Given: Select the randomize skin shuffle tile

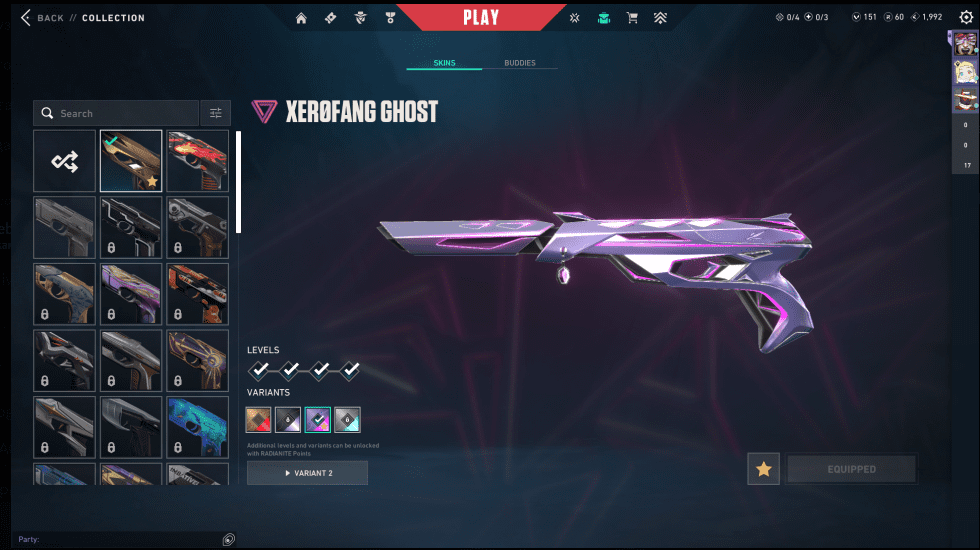Looking at the screenshot, I should coord(65,161).
